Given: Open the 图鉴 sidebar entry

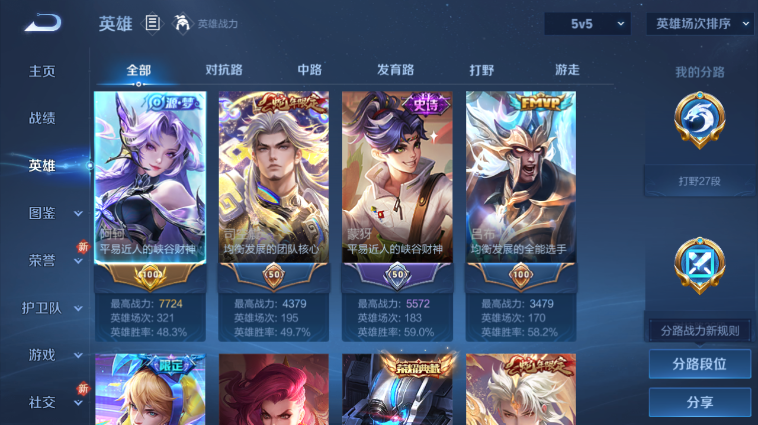Looking at the screenshot, I should (x=42, y=213).
